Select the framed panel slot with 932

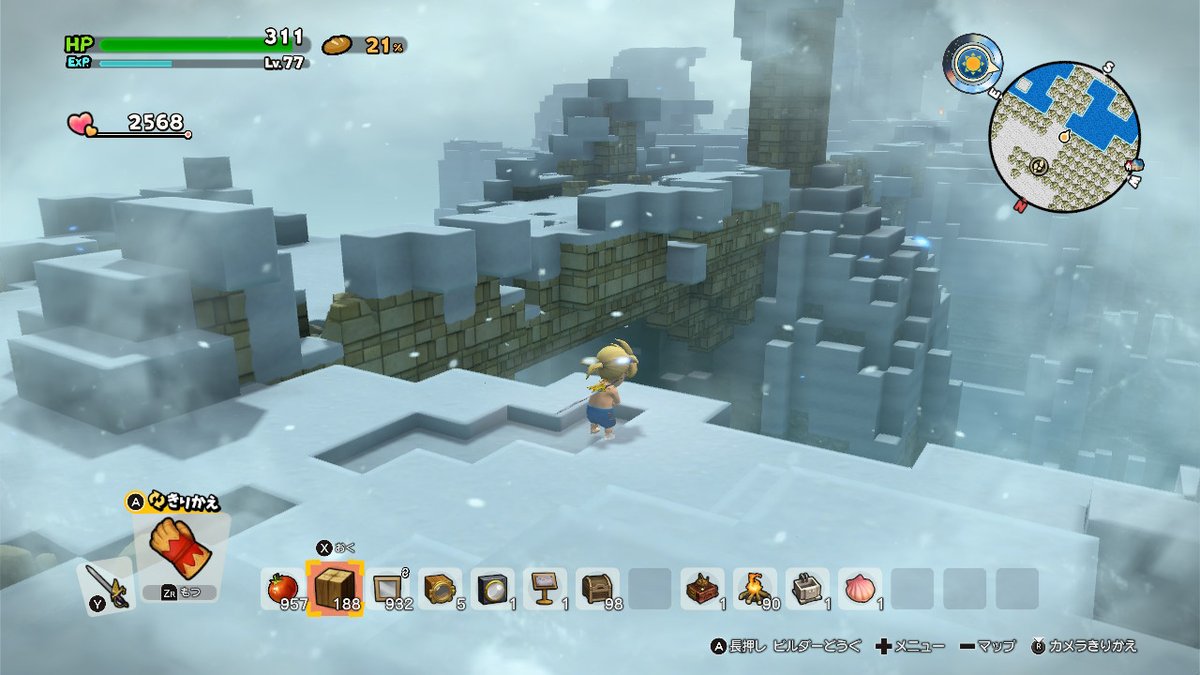pyautogui.click(x=387, y=588)
